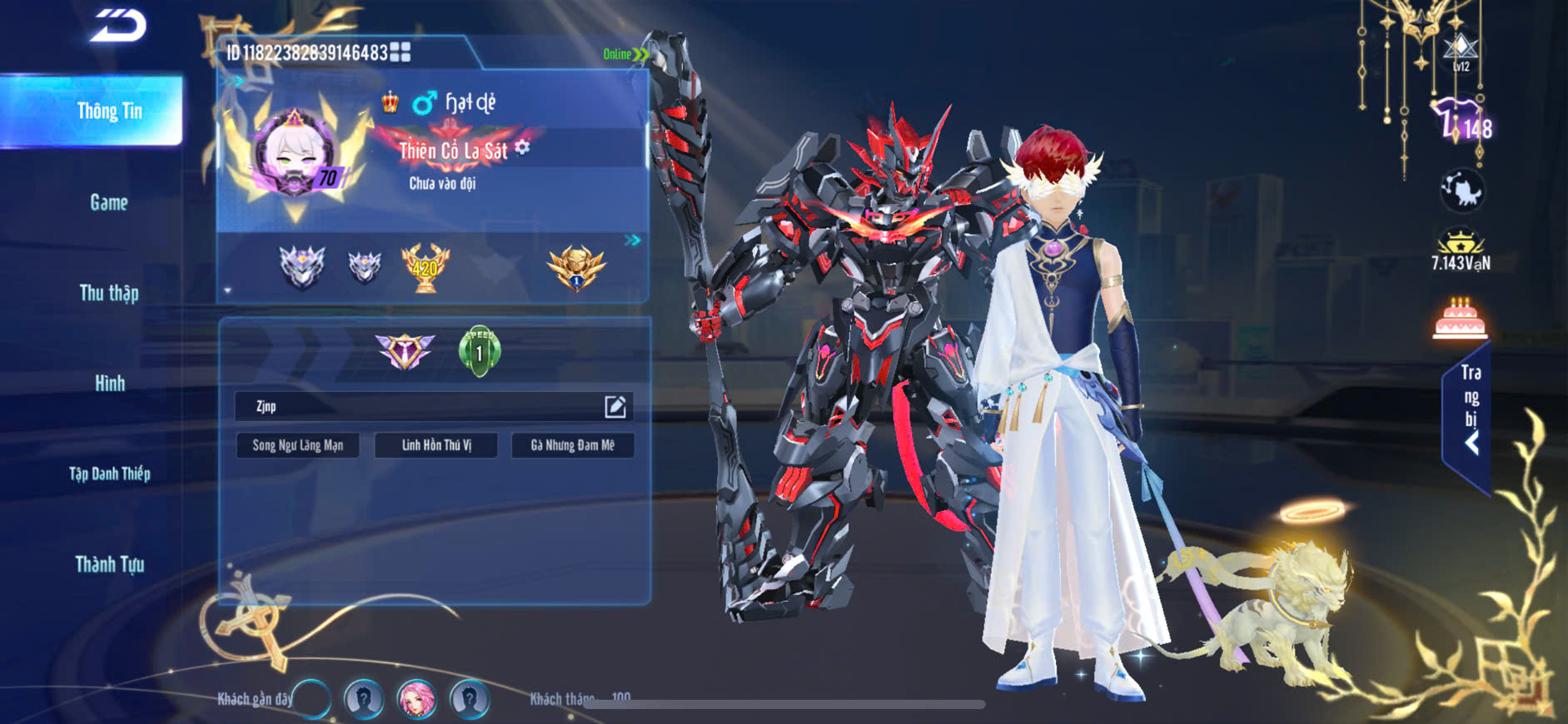Click the gold 420 trophy badge
Viewport: 1568px width, 724px height.
pyautogui.click(x=426, y=267)
